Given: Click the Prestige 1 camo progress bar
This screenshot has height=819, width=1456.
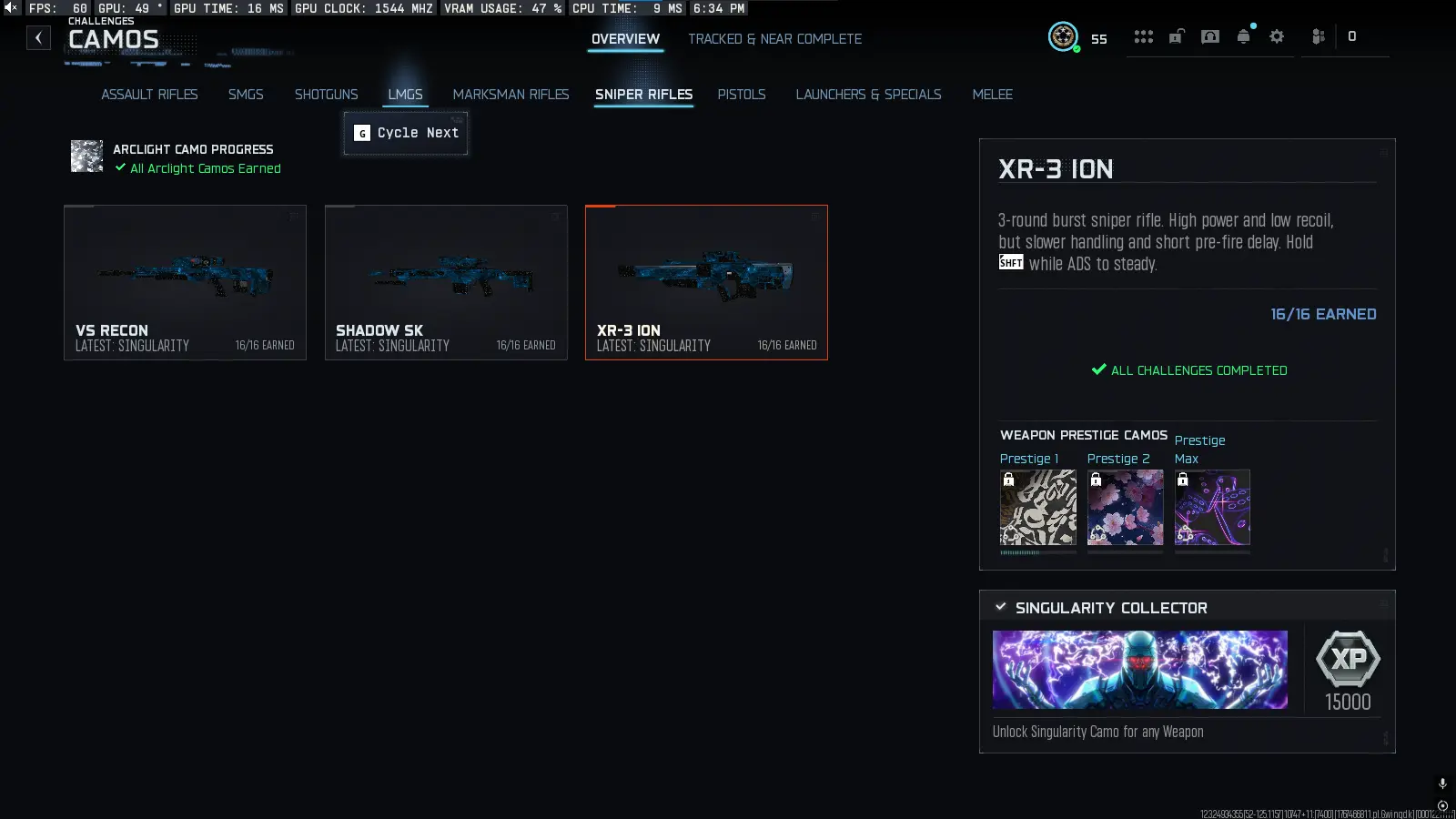Looking at the screenshot, I should (1037, 551).
